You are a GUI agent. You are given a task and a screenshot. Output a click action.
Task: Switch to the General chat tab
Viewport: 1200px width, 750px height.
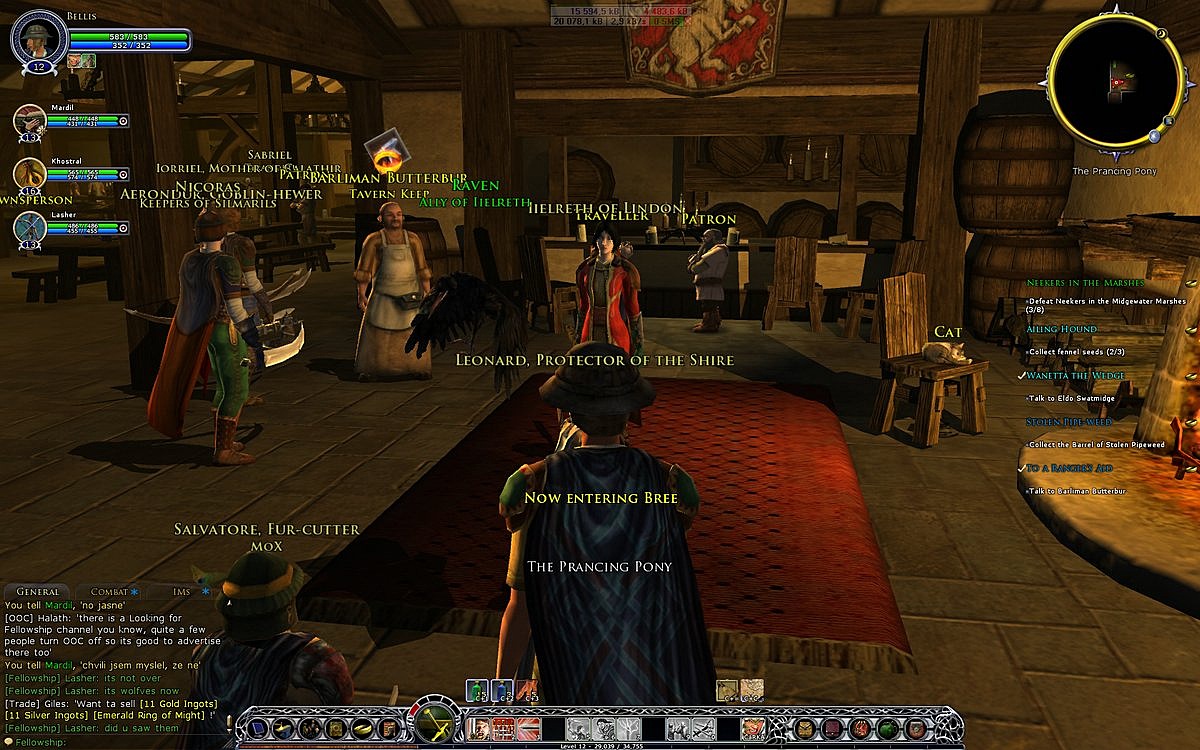click(38, 592)
